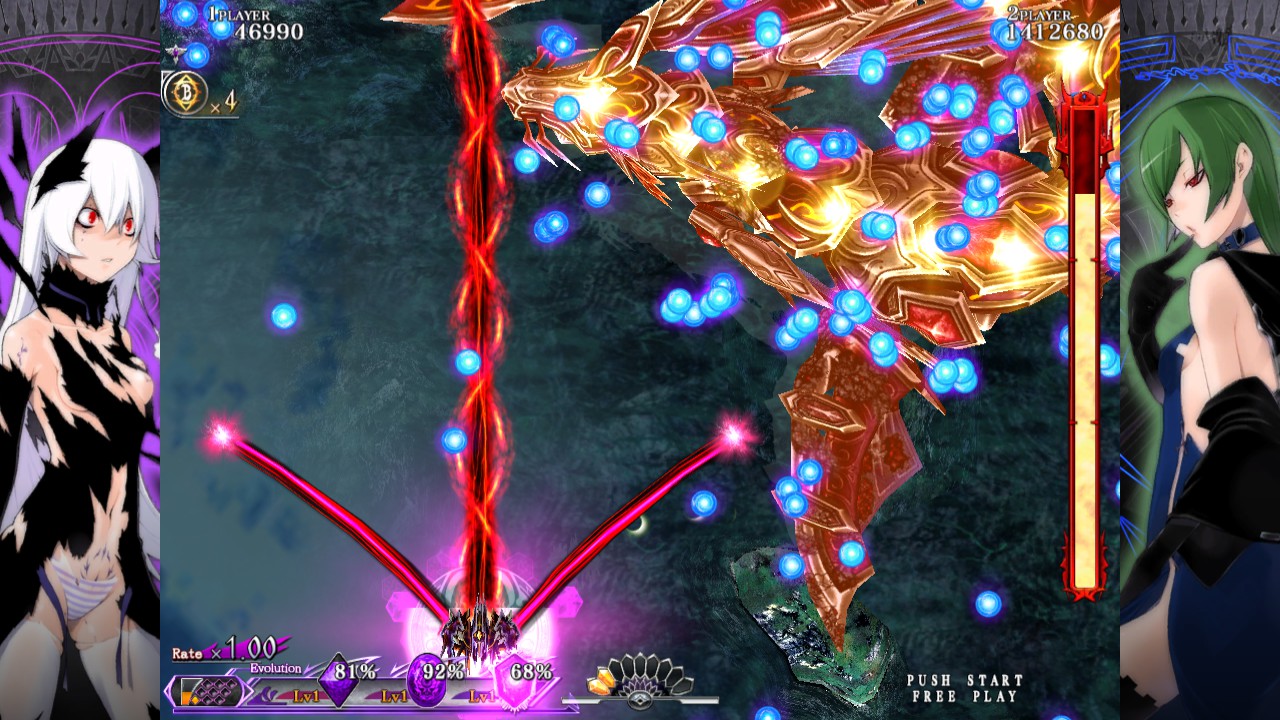Select the magenta 92% Evolution gem icon
This screenshot has width=1280, height=720.
(x=425, y=679)
